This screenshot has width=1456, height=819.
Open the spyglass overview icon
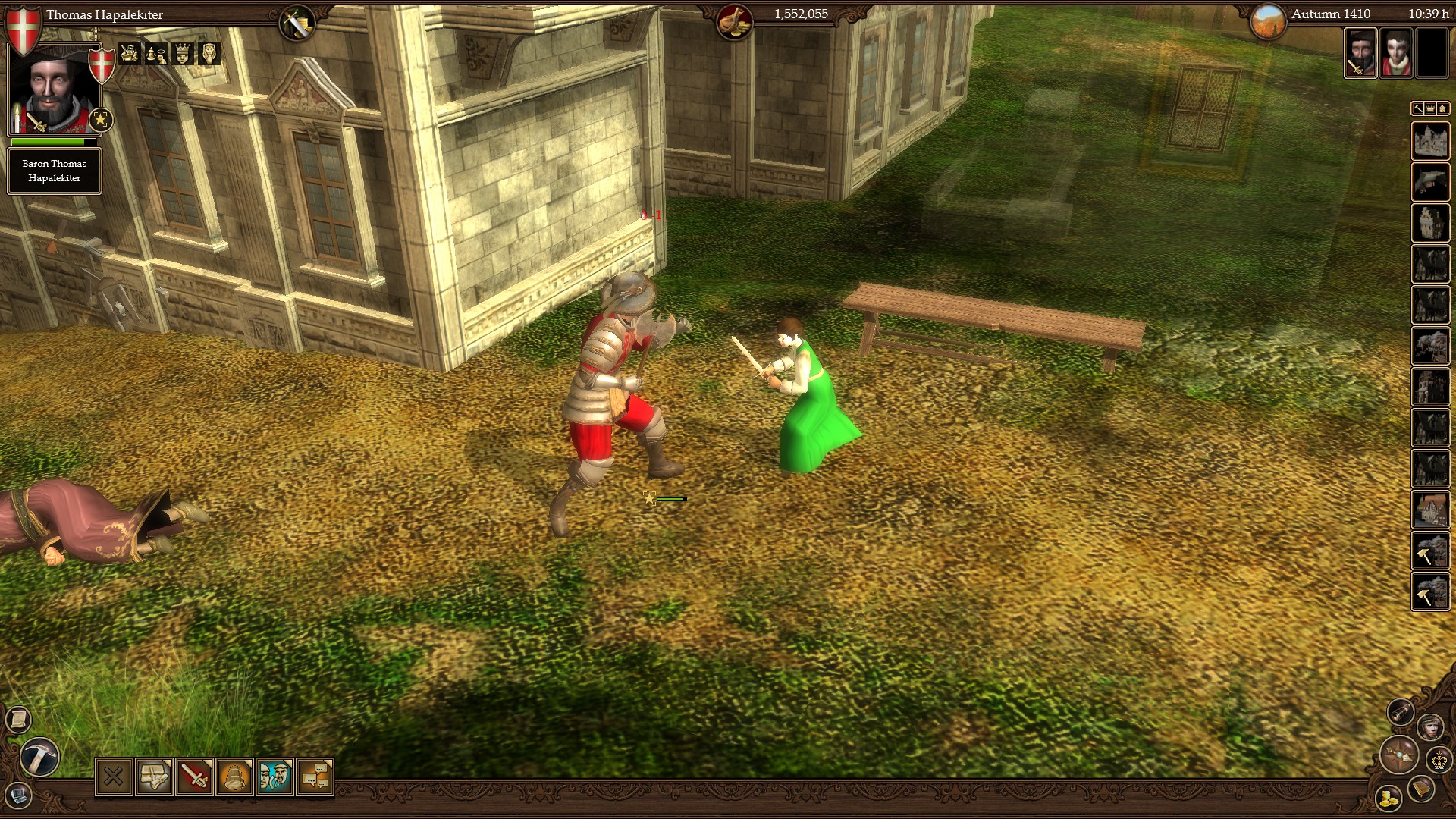(1399, 714)
